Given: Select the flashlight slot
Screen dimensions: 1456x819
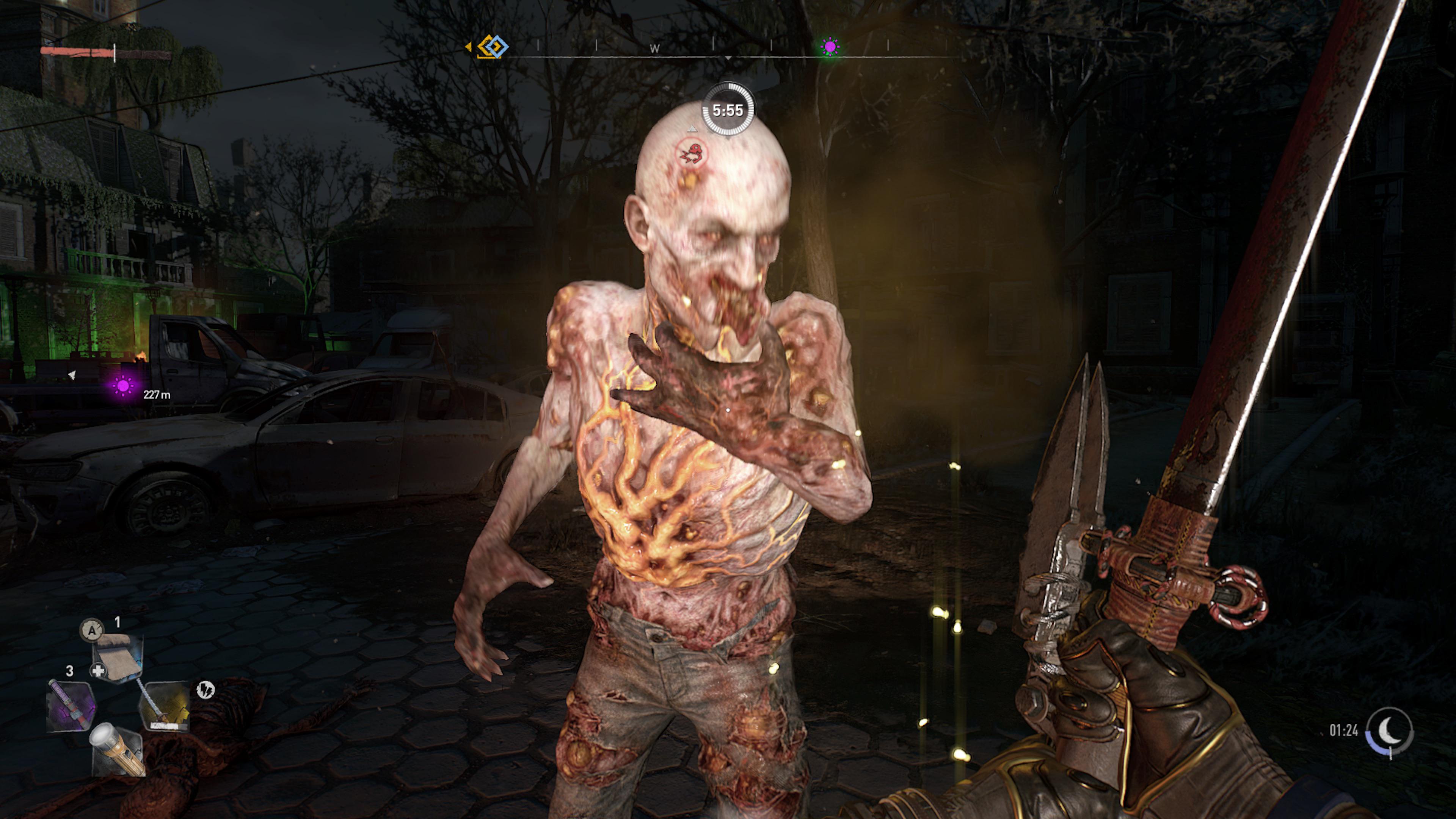Looking at the screenshot, I should (x=118, y=749).
